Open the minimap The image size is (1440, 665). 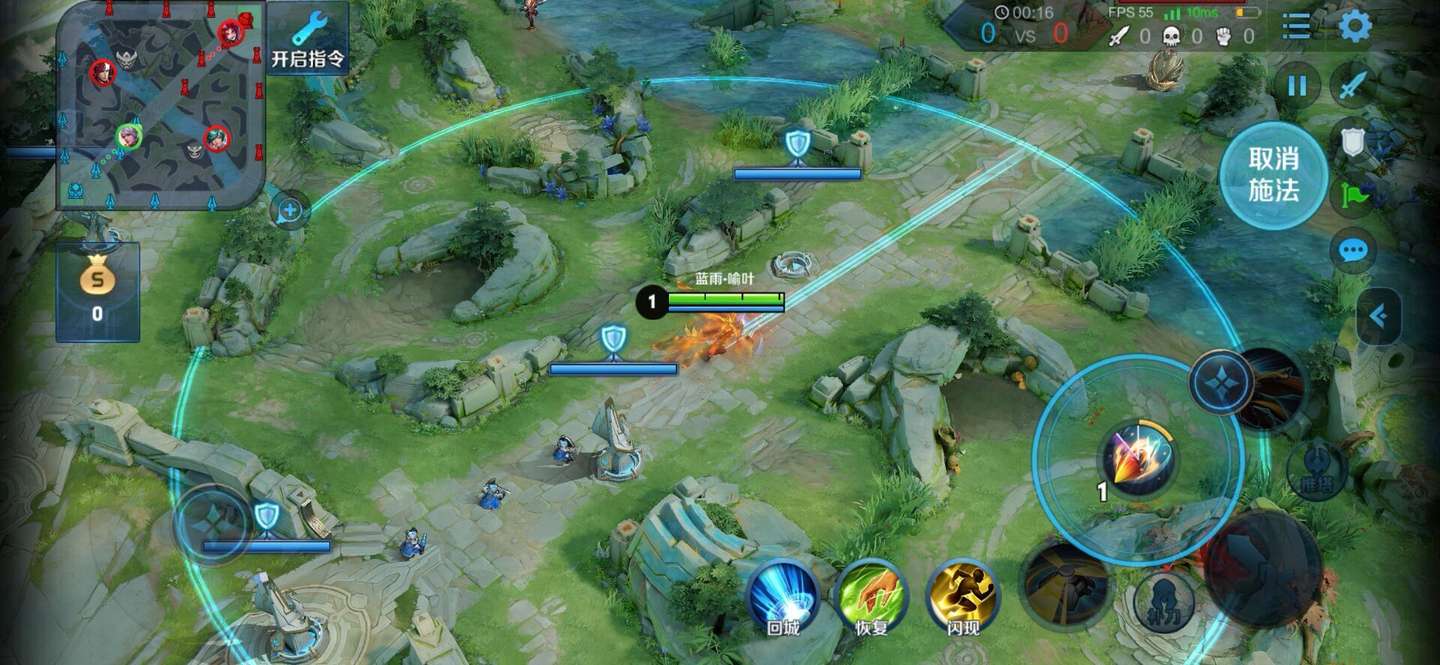(160, 105)
